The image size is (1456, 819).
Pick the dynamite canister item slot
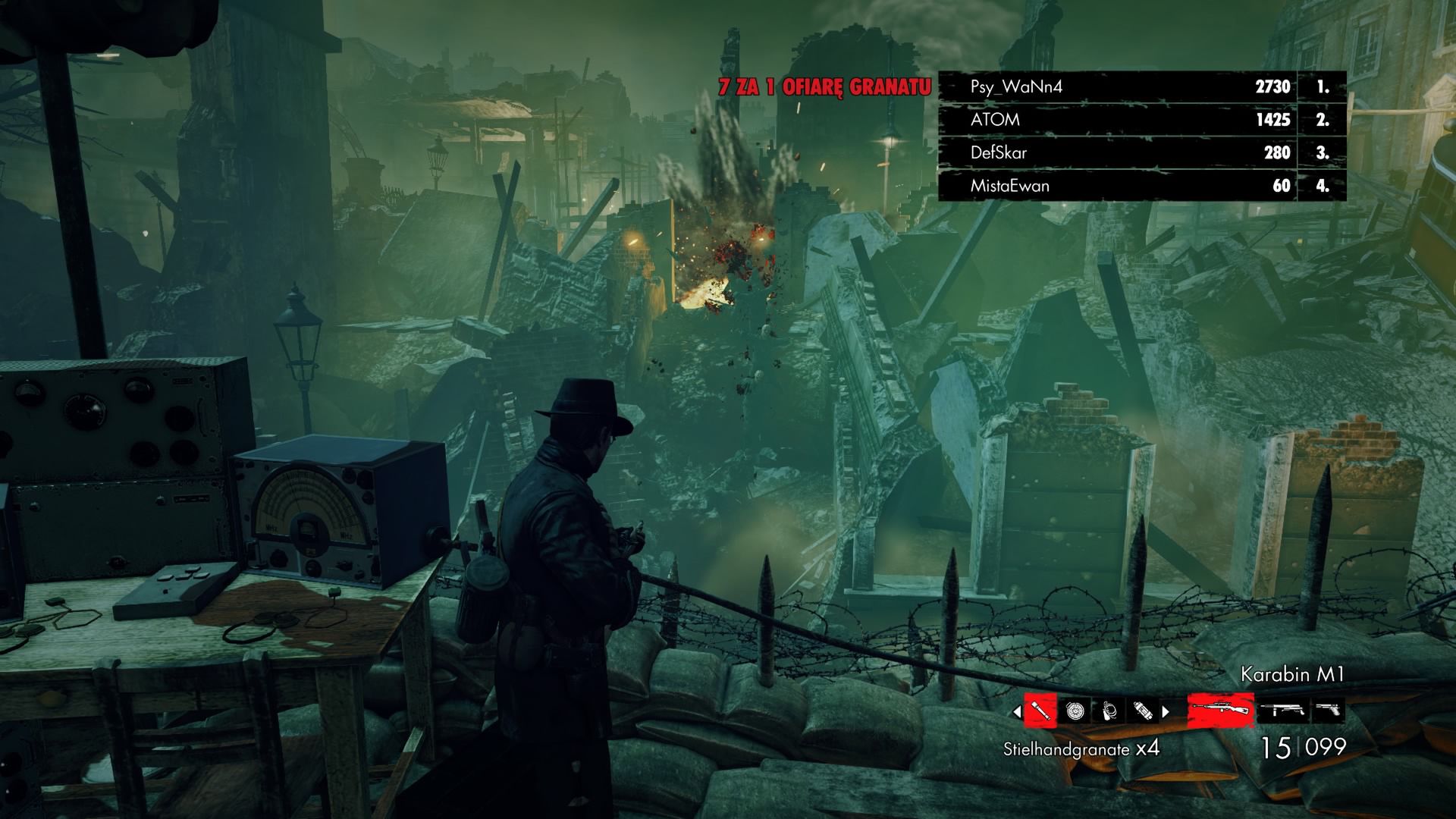pos(1143,711)
